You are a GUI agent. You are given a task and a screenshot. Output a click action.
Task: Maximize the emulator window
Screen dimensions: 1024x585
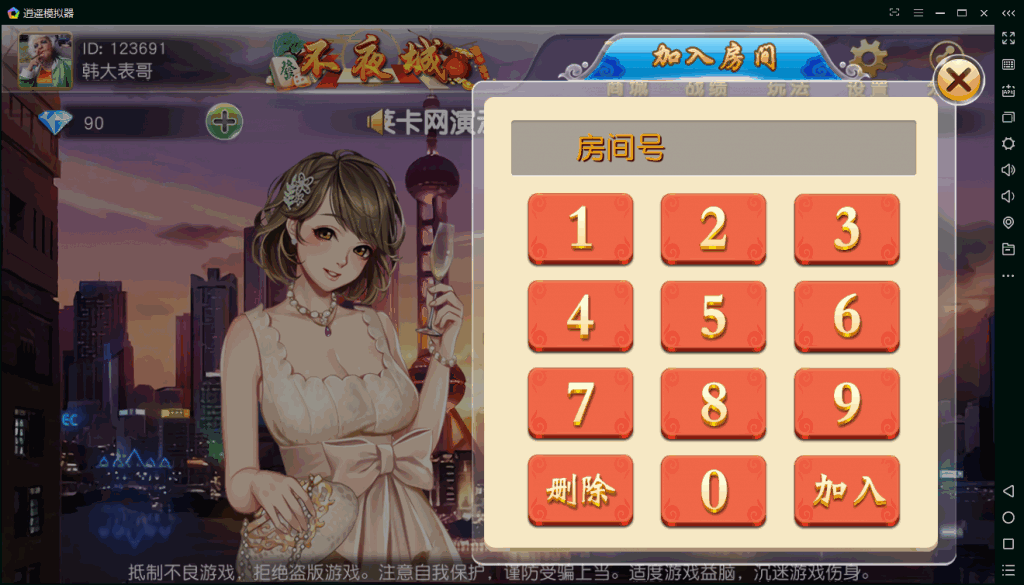pyautogui.click(x=961, y=12)
